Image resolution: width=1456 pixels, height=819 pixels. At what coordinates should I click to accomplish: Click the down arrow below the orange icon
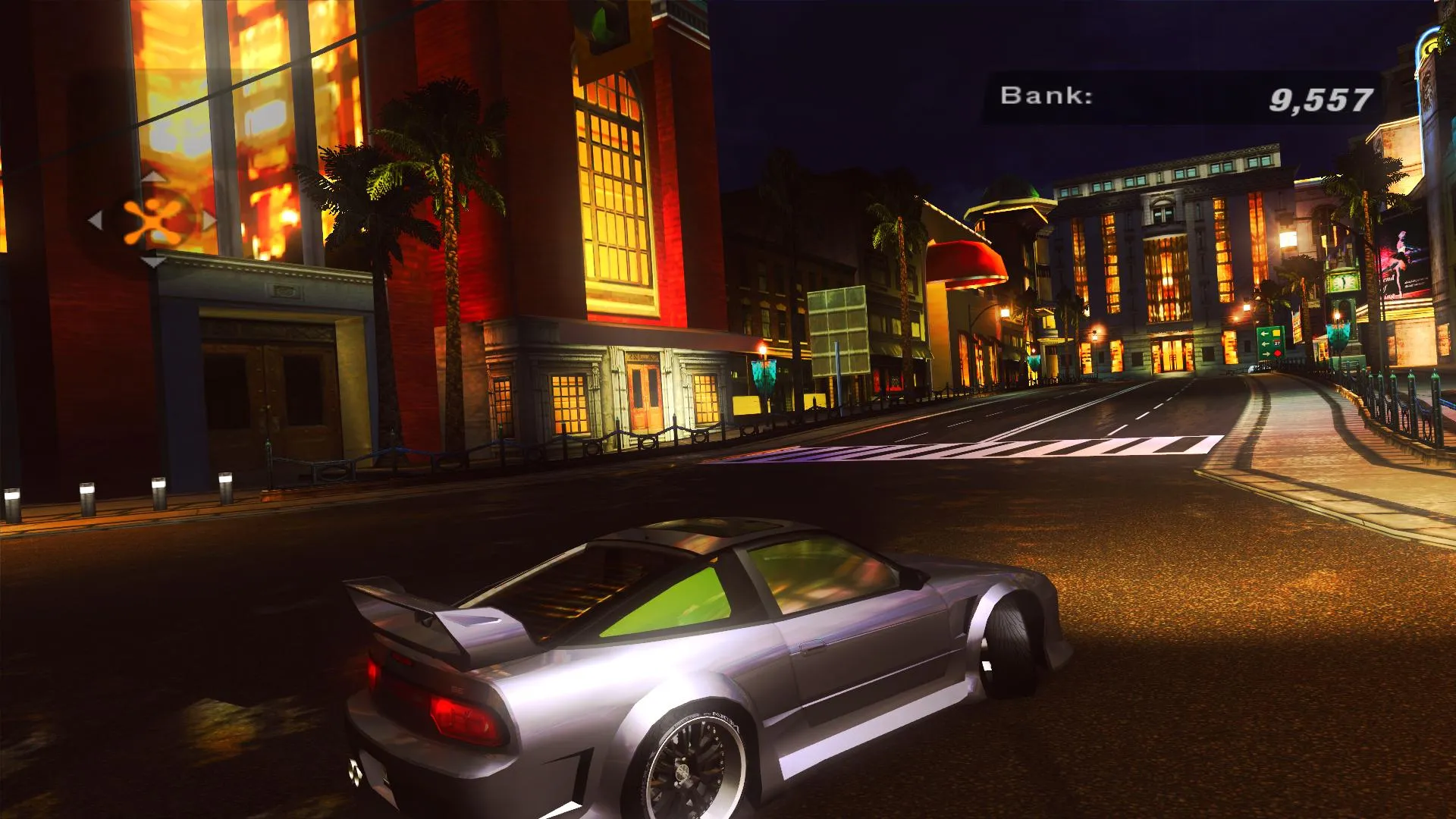153,262
